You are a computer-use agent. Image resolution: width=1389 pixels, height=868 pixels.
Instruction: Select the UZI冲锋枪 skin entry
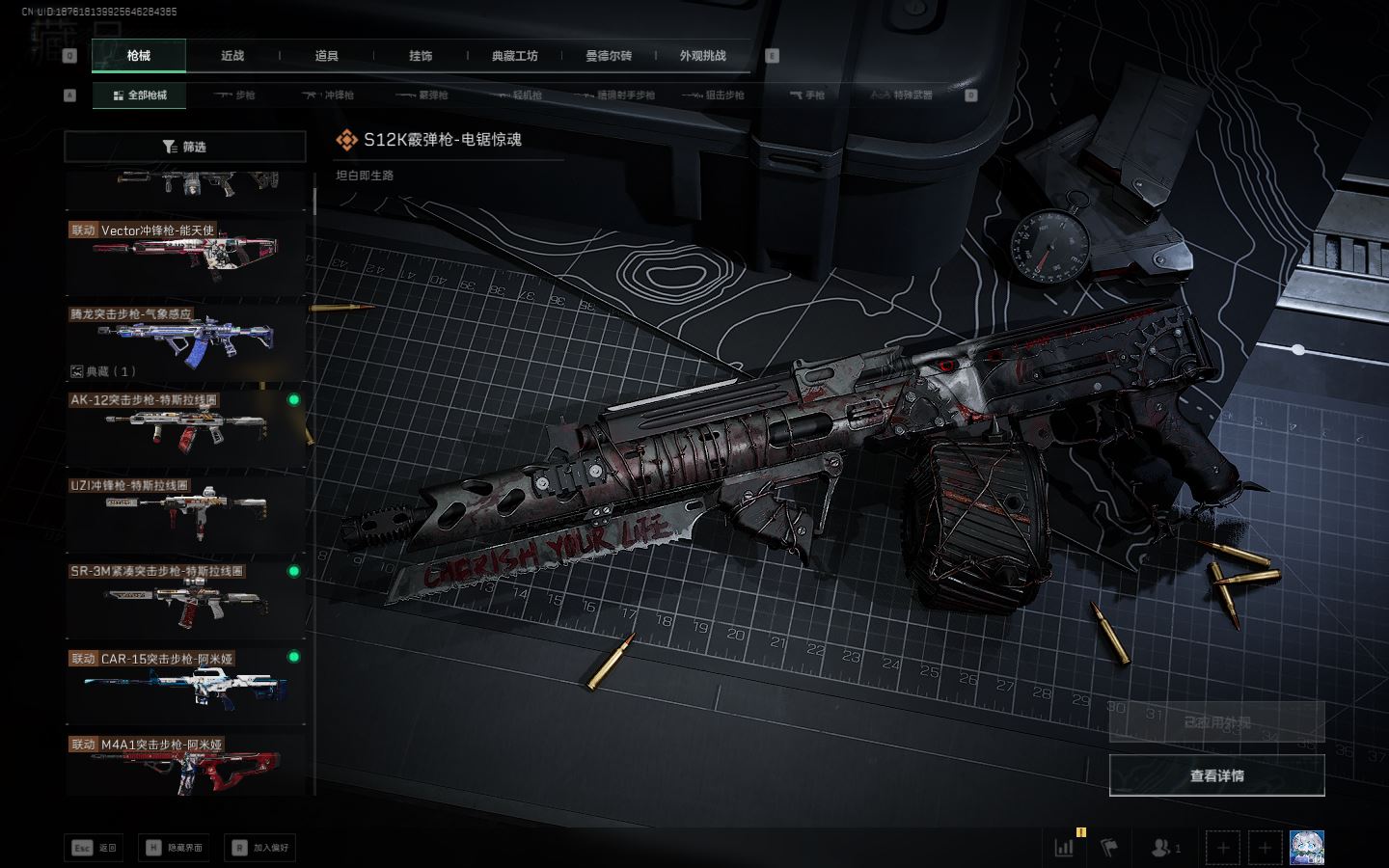(185, 511)
